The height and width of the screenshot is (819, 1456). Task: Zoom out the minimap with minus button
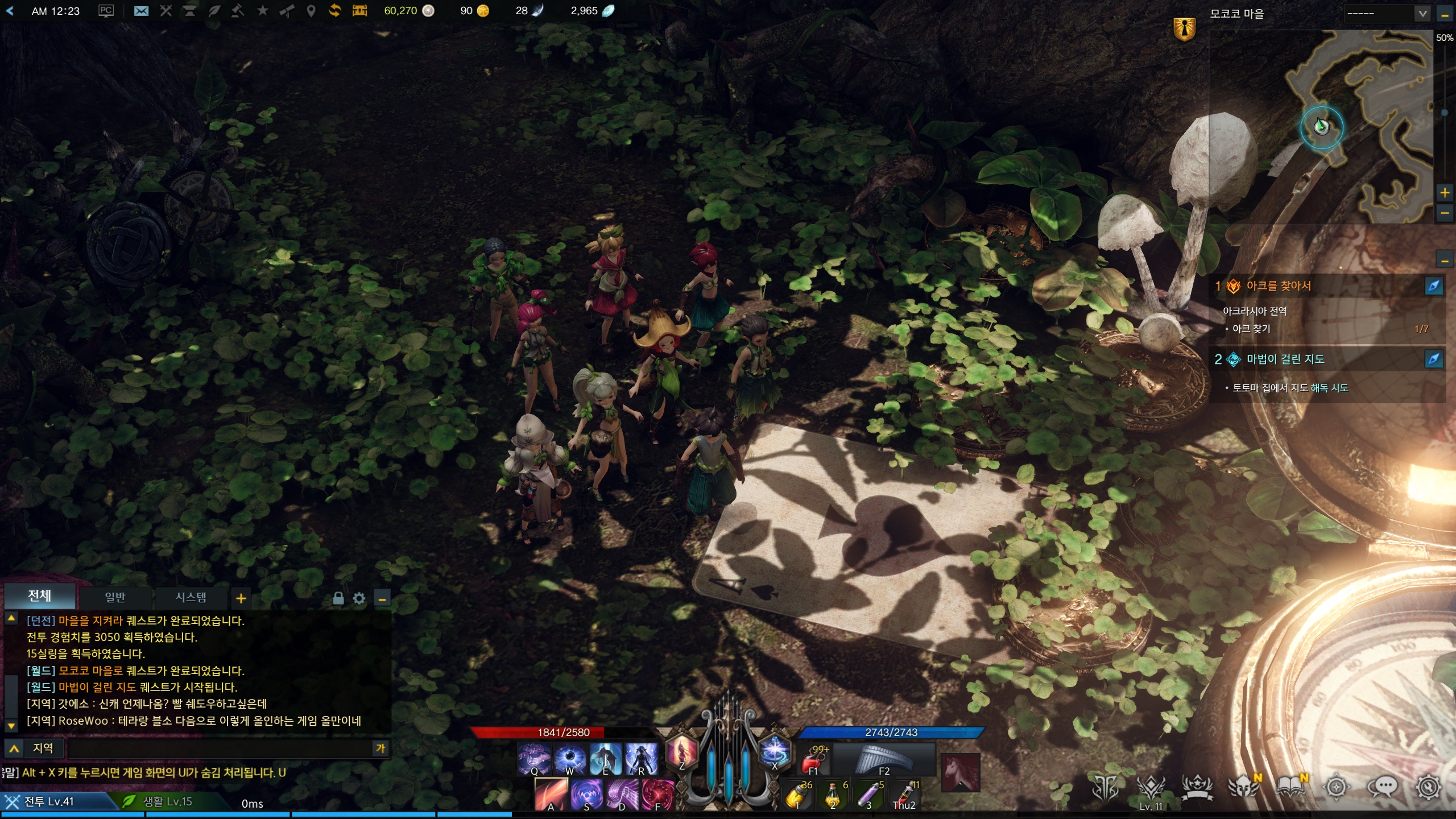point(1445,213)
